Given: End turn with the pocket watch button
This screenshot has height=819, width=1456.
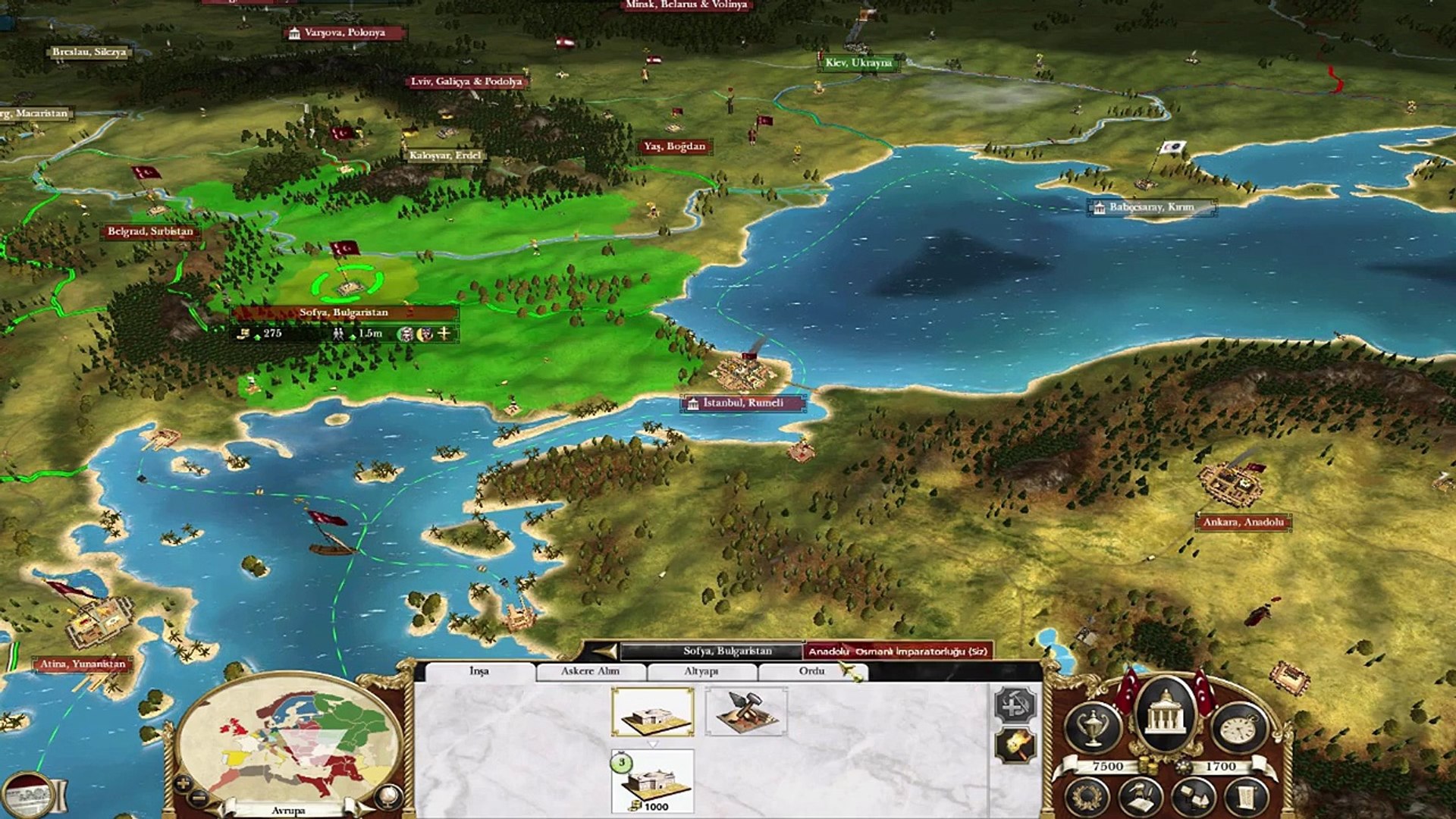Looking at the screenshot, I should 1239,727.
